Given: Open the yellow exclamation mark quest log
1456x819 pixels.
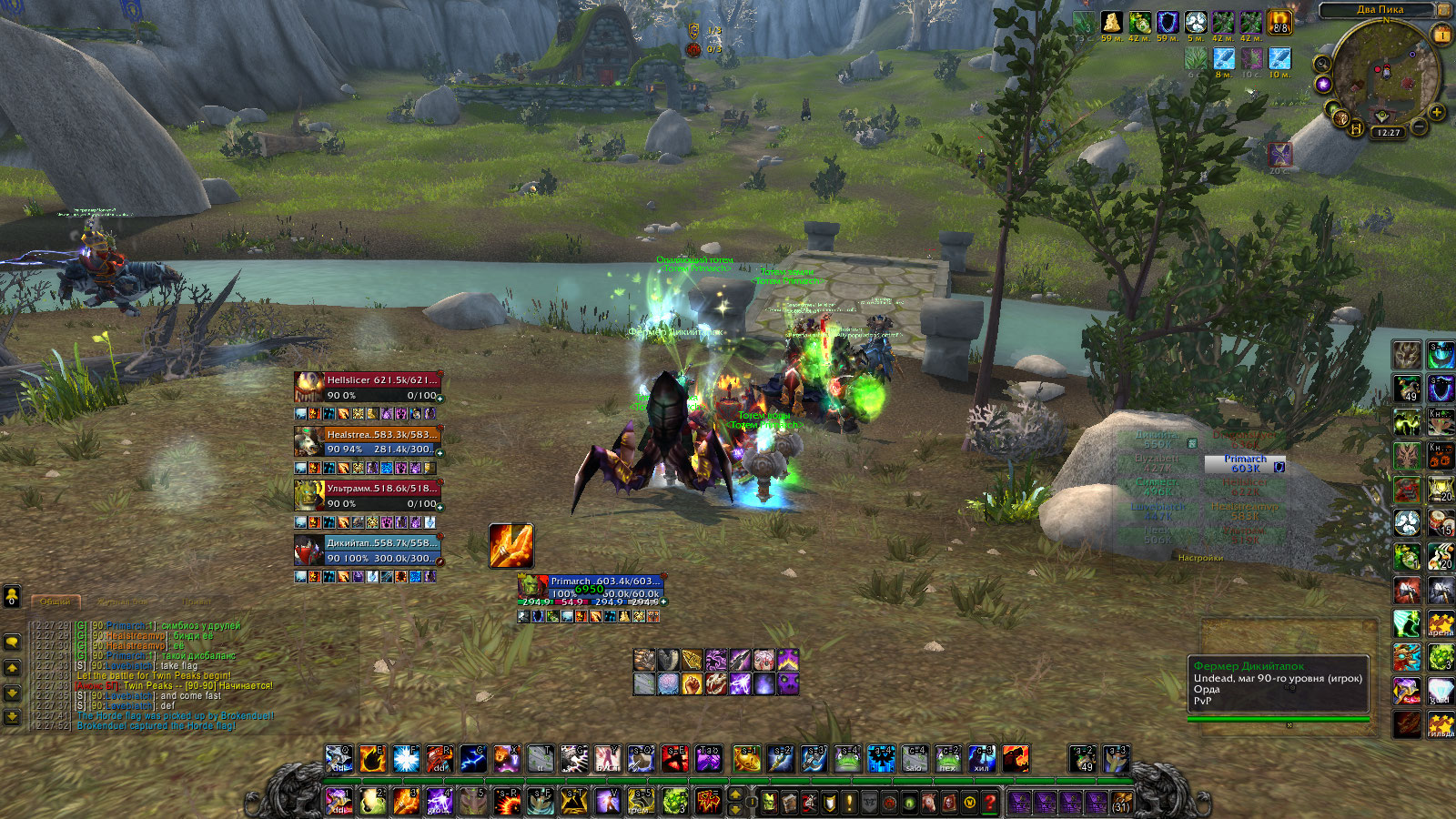Looking at the screenshot, I should (x=850, y=803).
